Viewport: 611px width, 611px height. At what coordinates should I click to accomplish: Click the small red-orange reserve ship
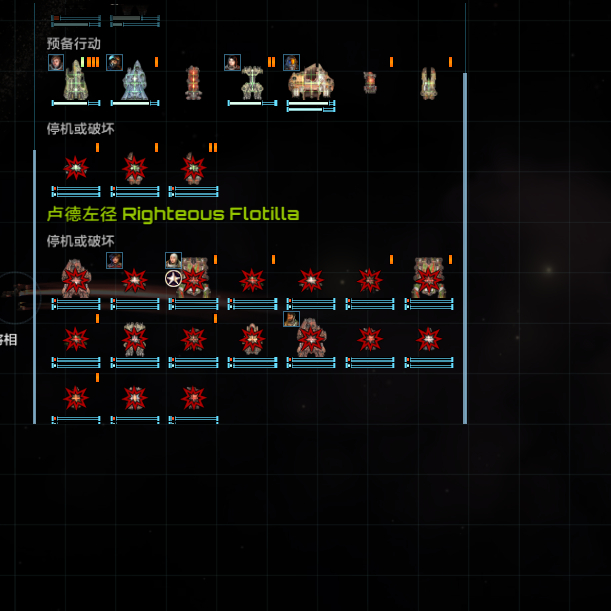pos(370,82)
